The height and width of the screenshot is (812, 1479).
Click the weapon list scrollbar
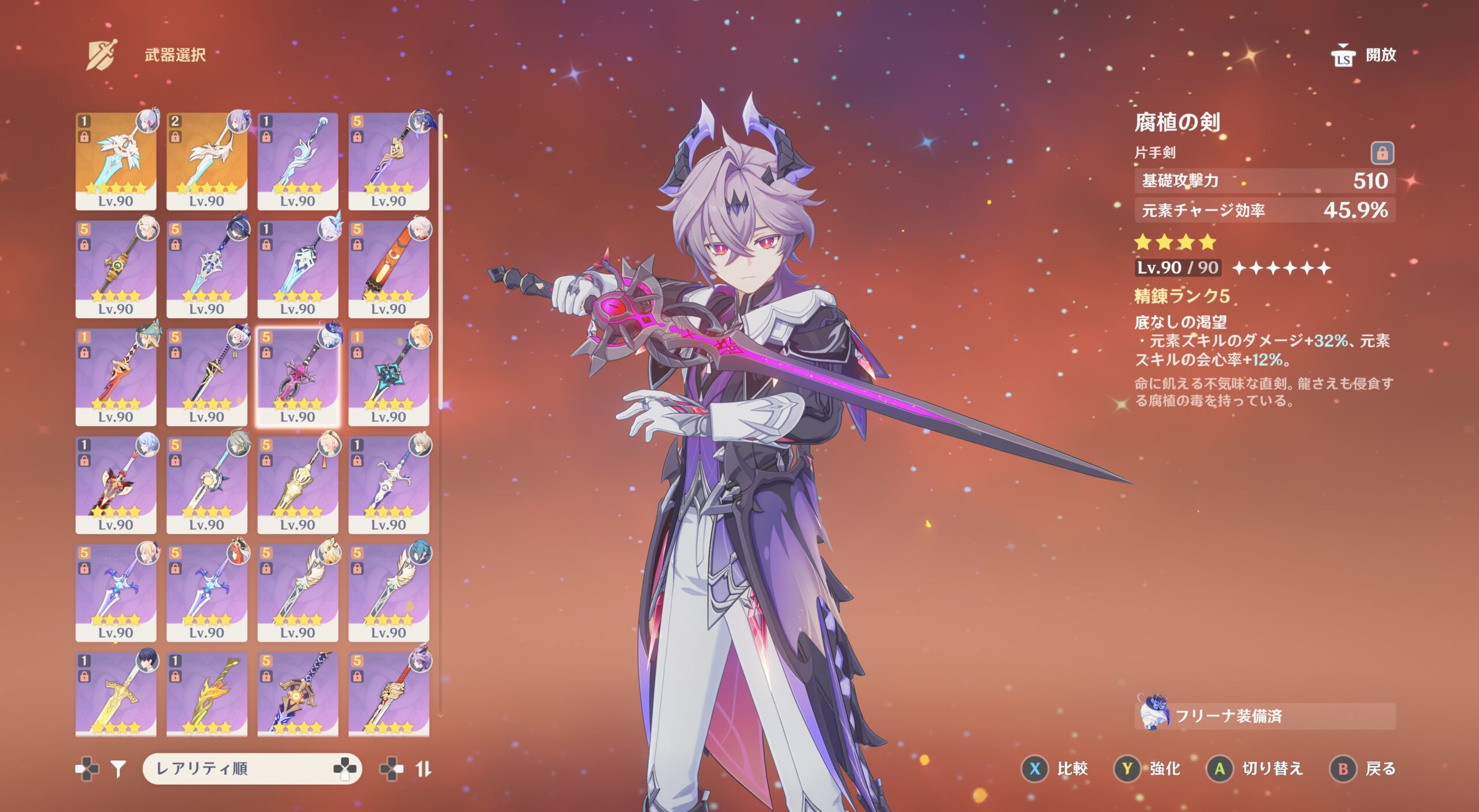coord(441,260)
